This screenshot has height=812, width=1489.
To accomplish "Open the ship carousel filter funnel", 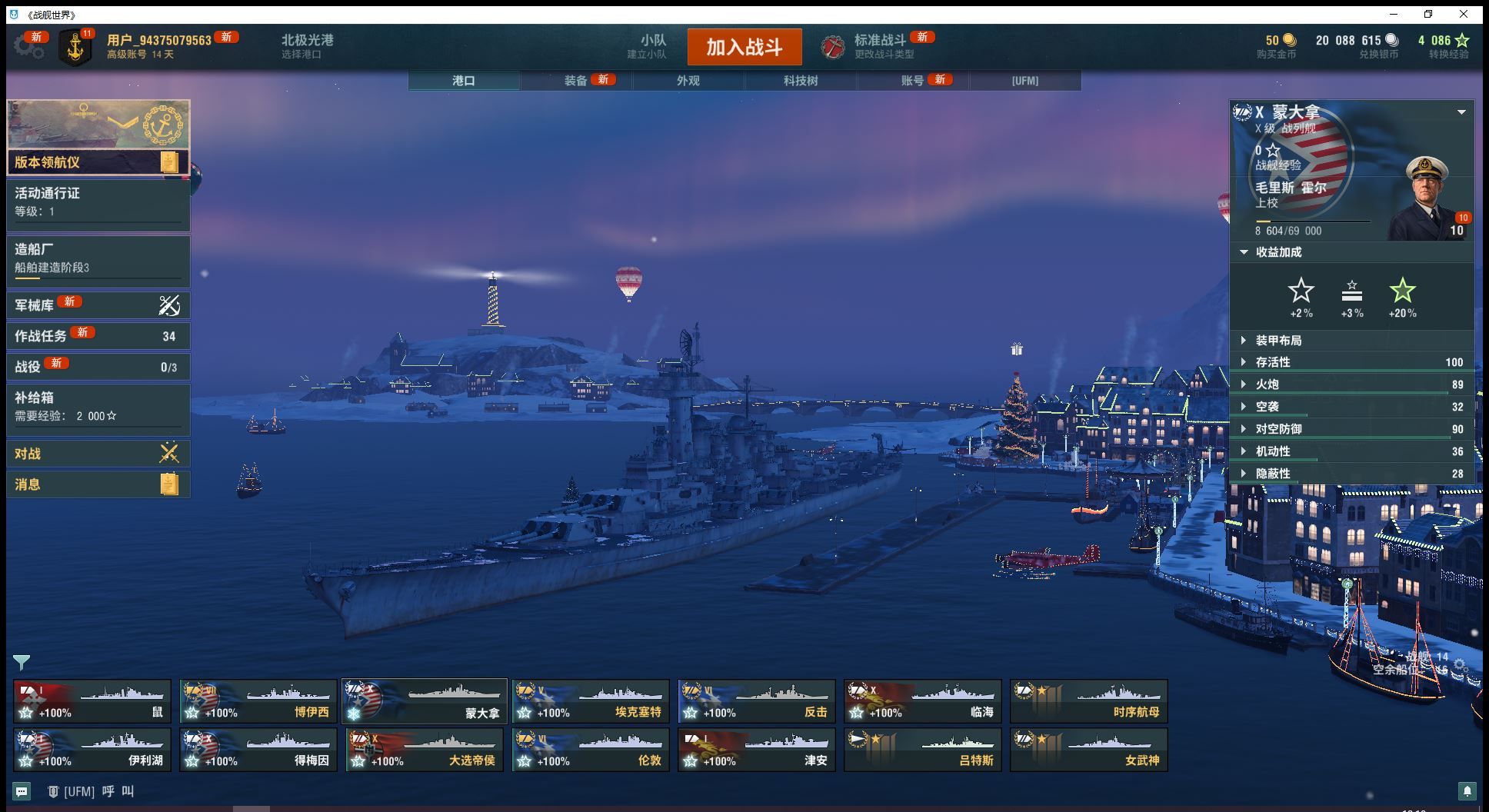I will [x=22, y=662].
